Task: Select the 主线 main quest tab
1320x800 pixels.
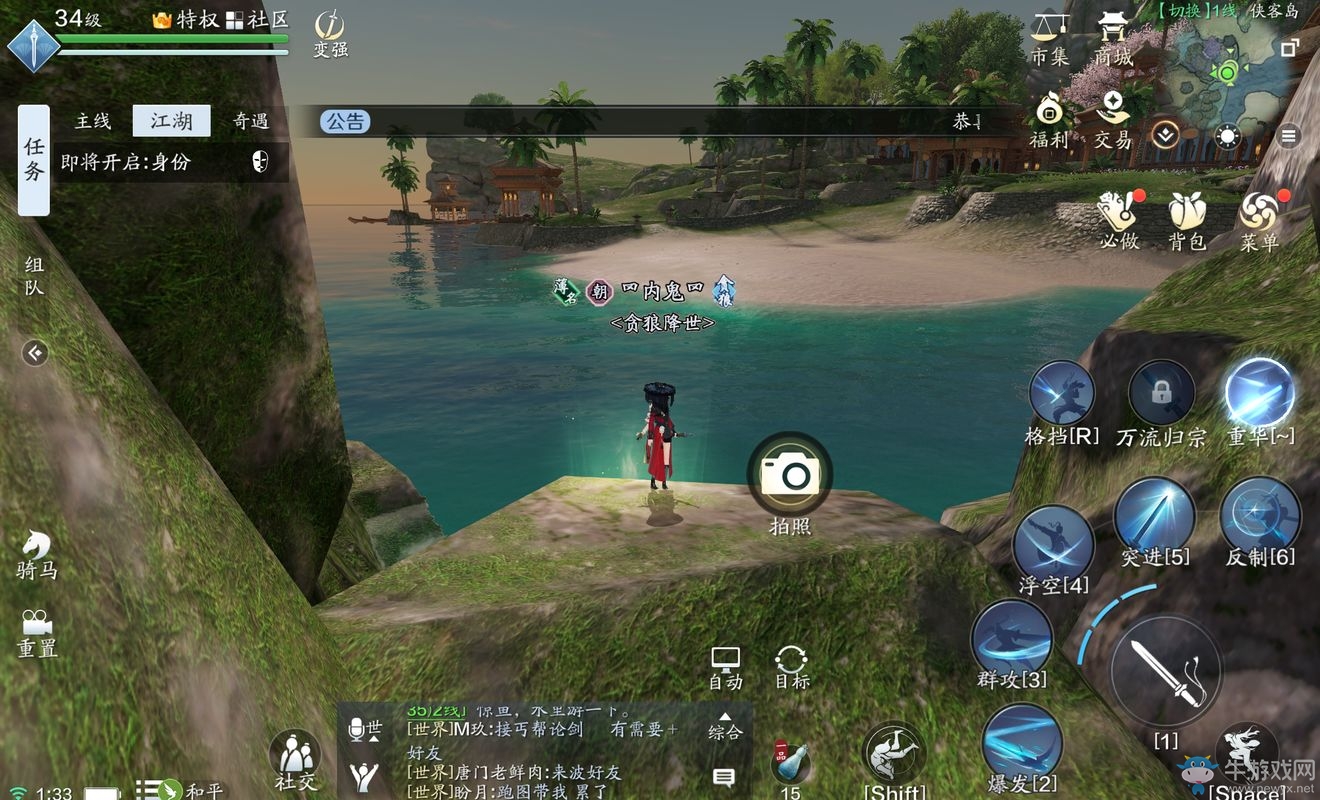Action: pyautogui.click(x=91, y=121)
